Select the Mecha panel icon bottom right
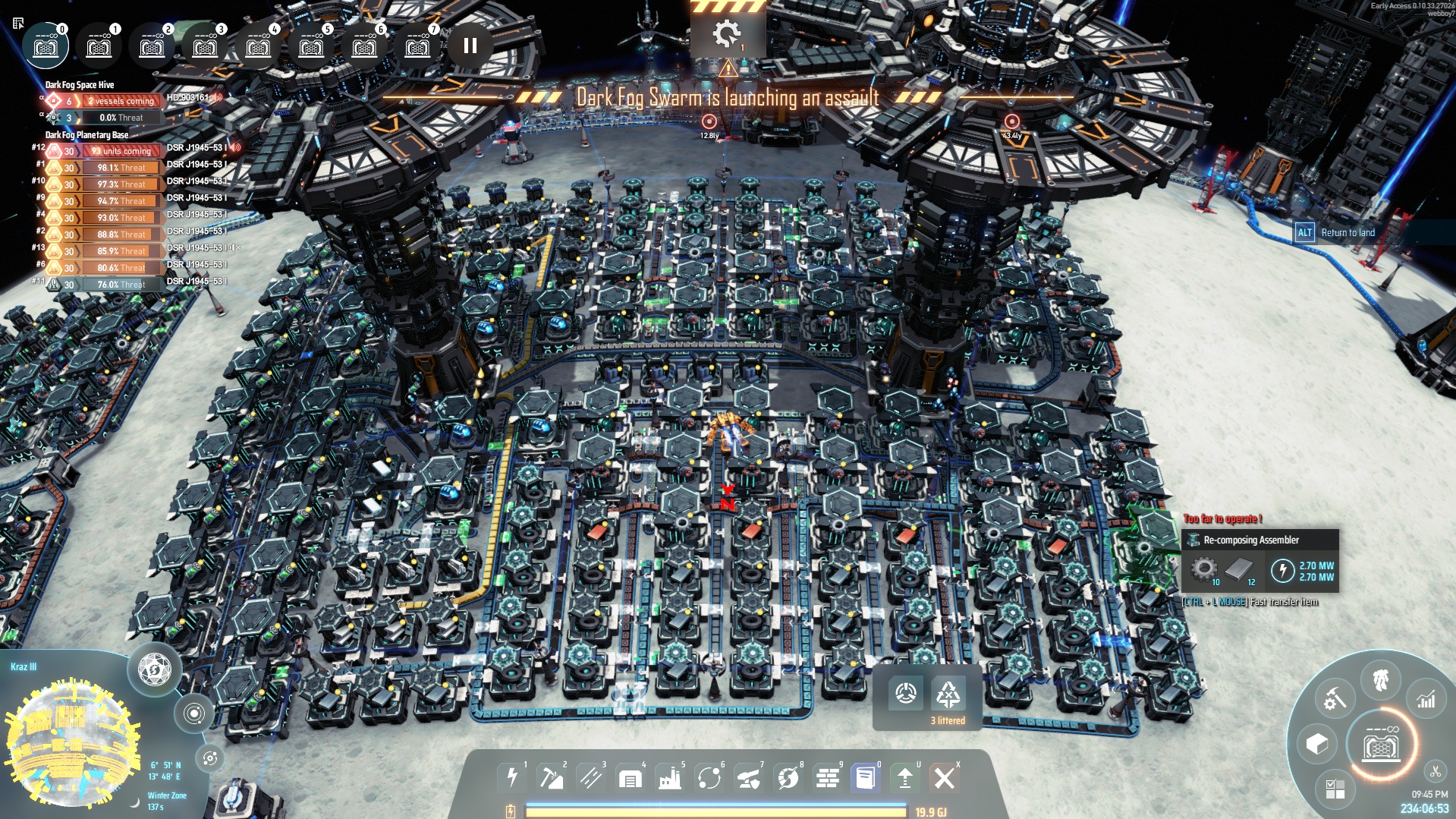This screenshot has height=819, width=1456. point(1380,679)
